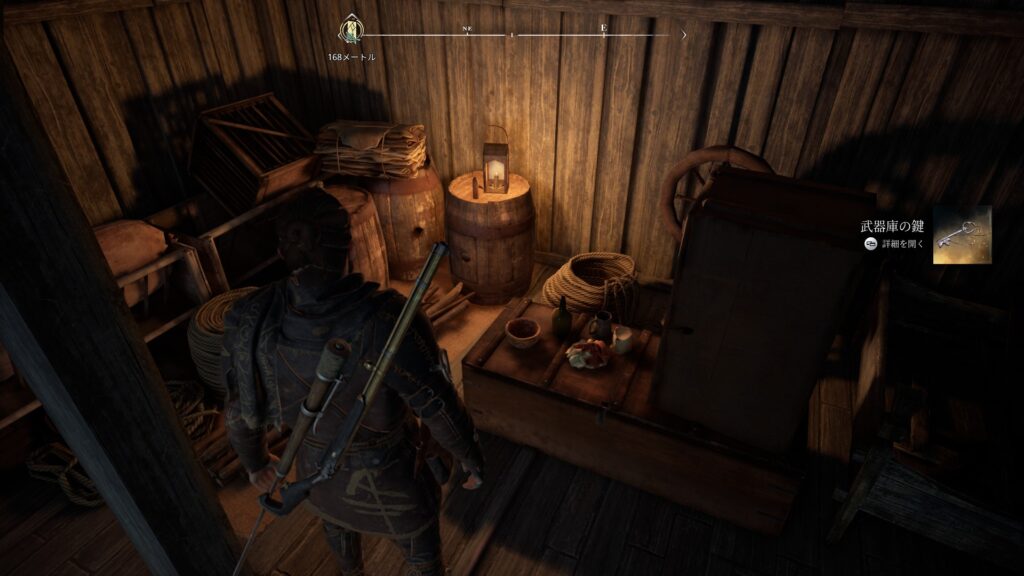This screenshot has height=576, width=1024.
Task: Select the armory key item thumbnail
Action: (962, 235)
